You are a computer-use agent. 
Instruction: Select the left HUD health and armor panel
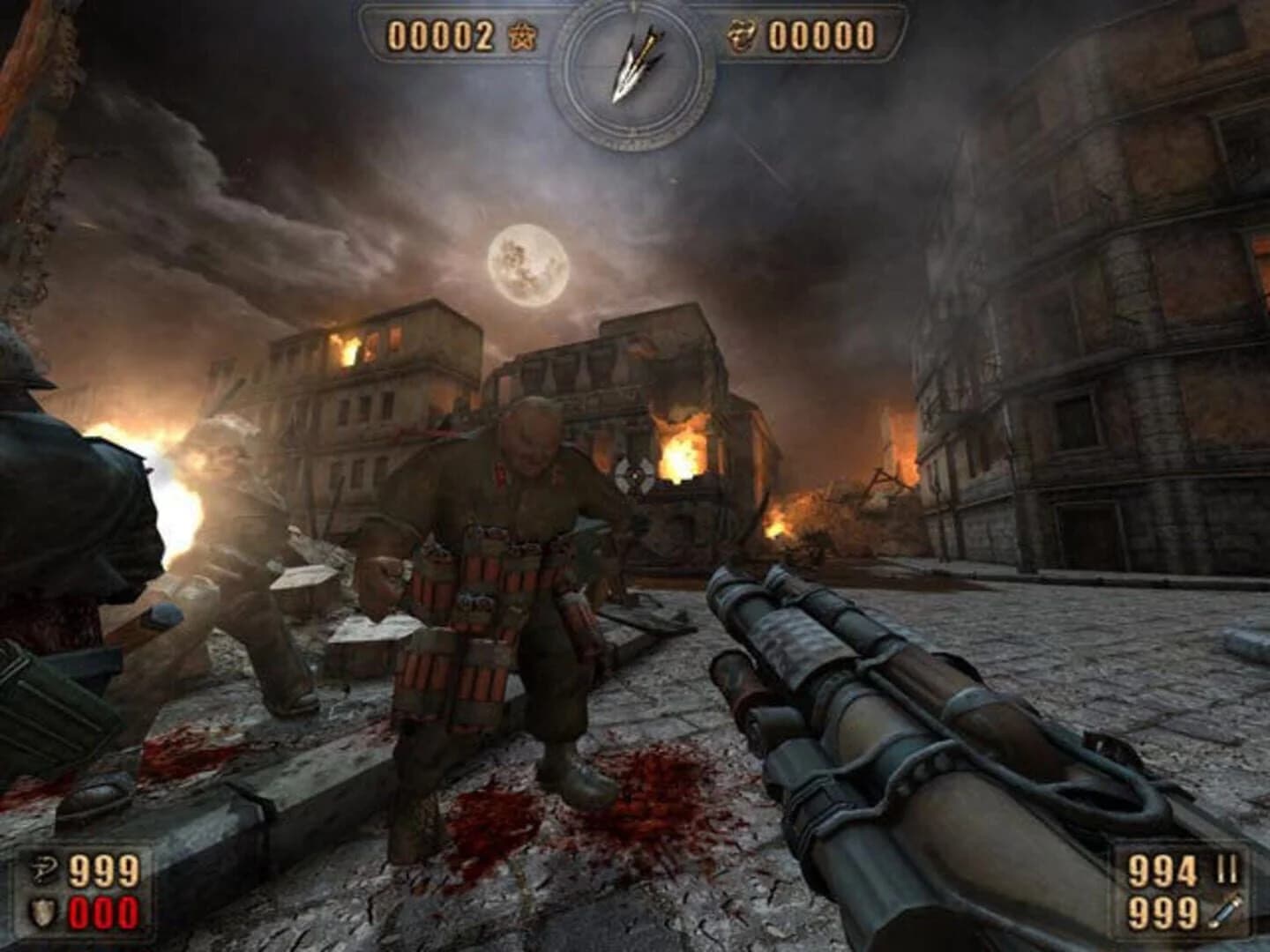(79, 890)
